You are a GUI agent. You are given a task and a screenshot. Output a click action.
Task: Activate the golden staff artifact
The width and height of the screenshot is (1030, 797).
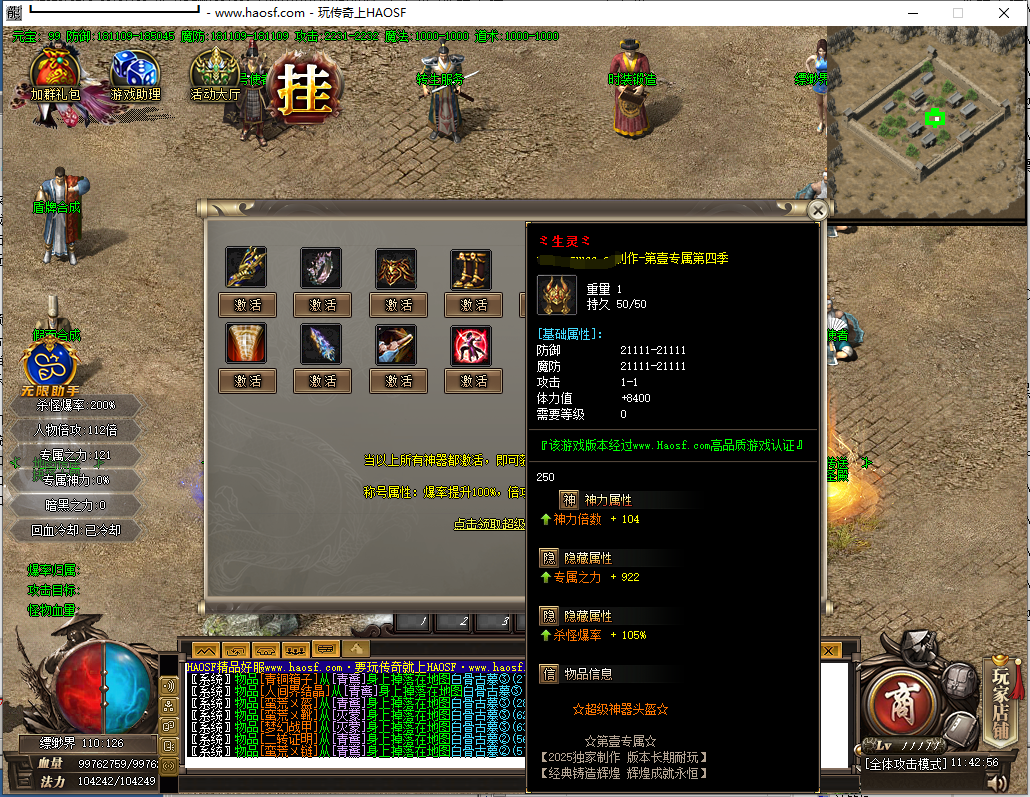tap(247, 304)
